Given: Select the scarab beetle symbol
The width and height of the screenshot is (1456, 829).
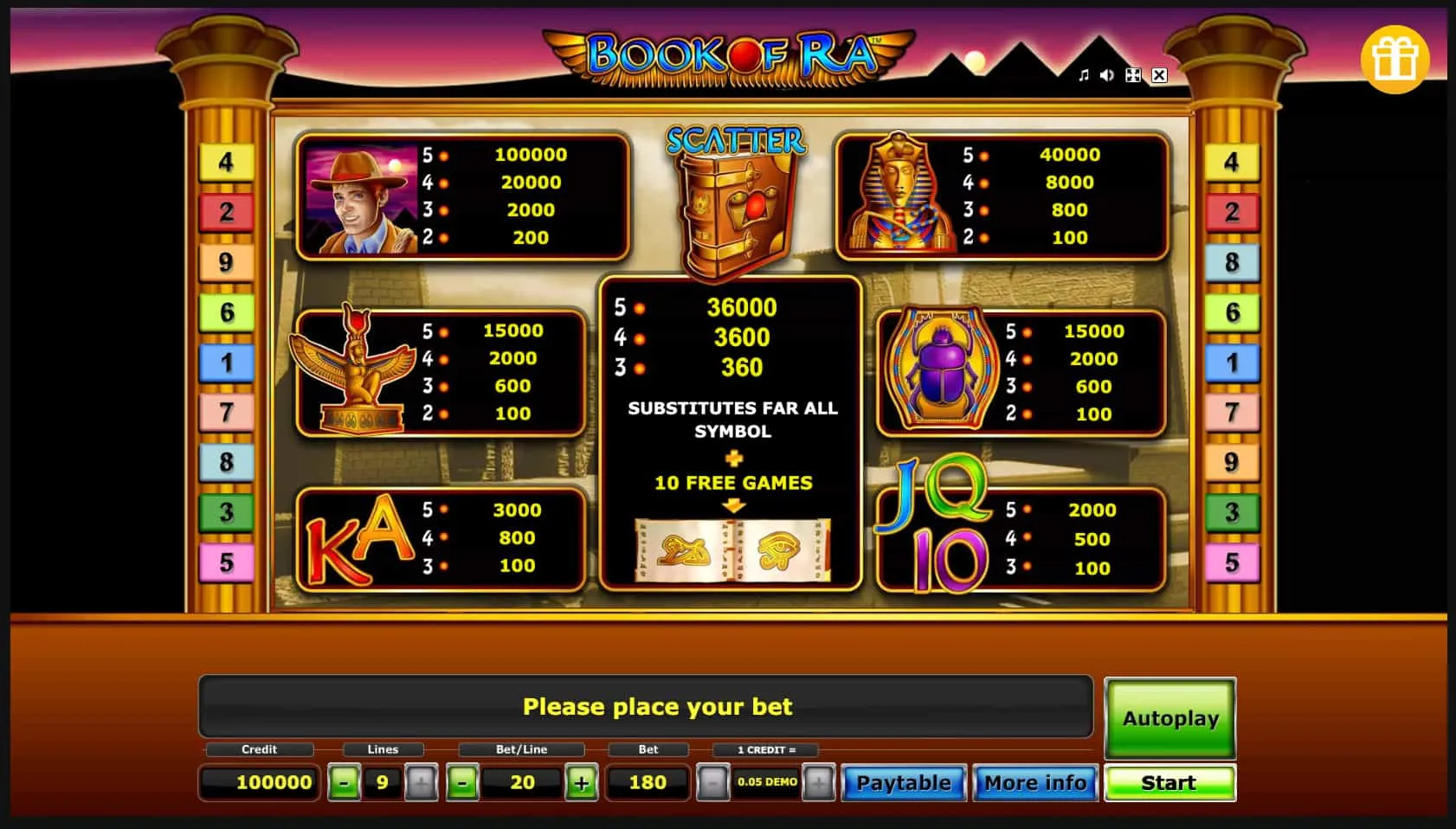Looking at the screenshot, I should (x=944, y=370).
